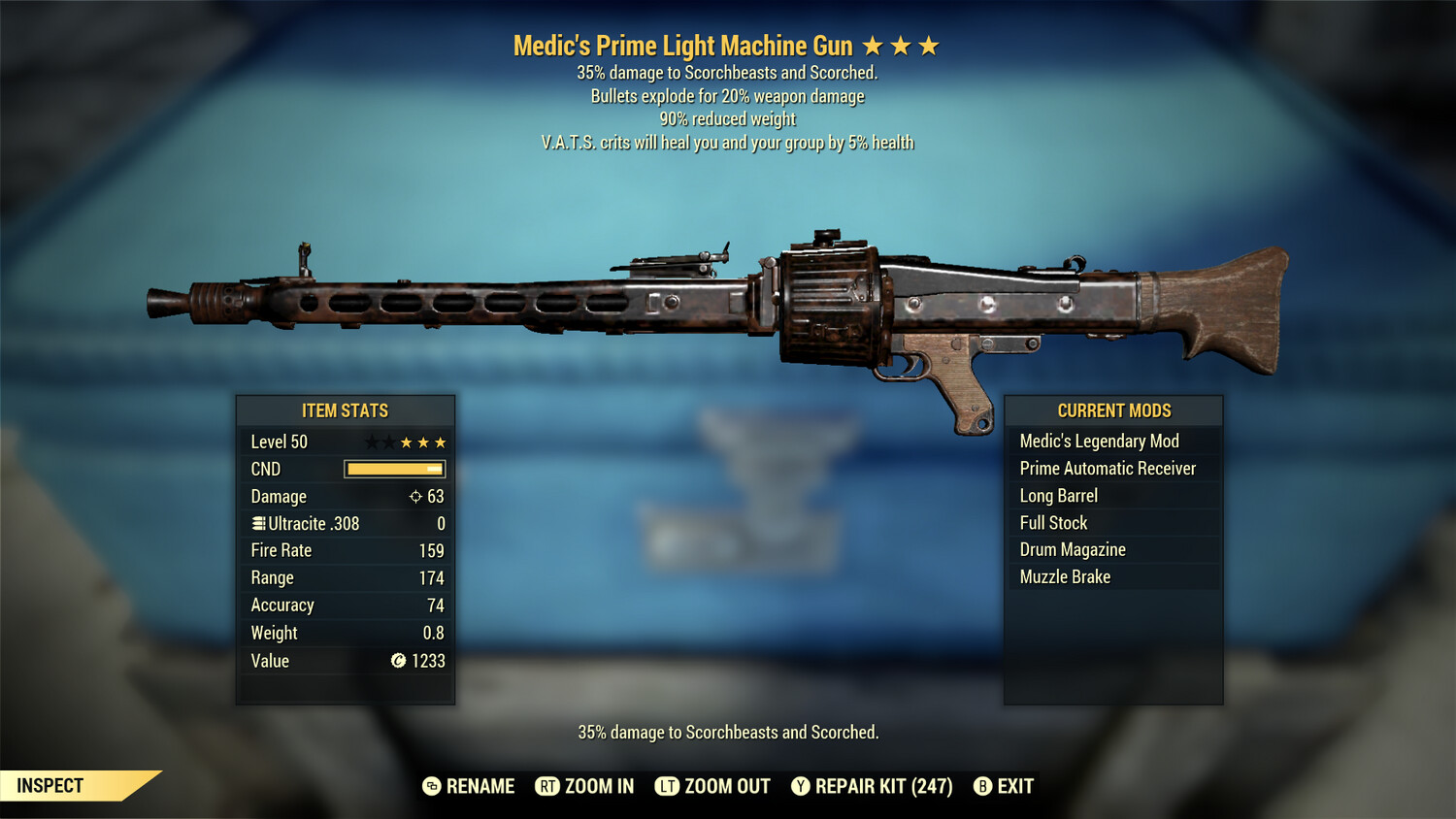Click the LT Zoom Out control icon

pyautogui.click(x=669, y=786)
